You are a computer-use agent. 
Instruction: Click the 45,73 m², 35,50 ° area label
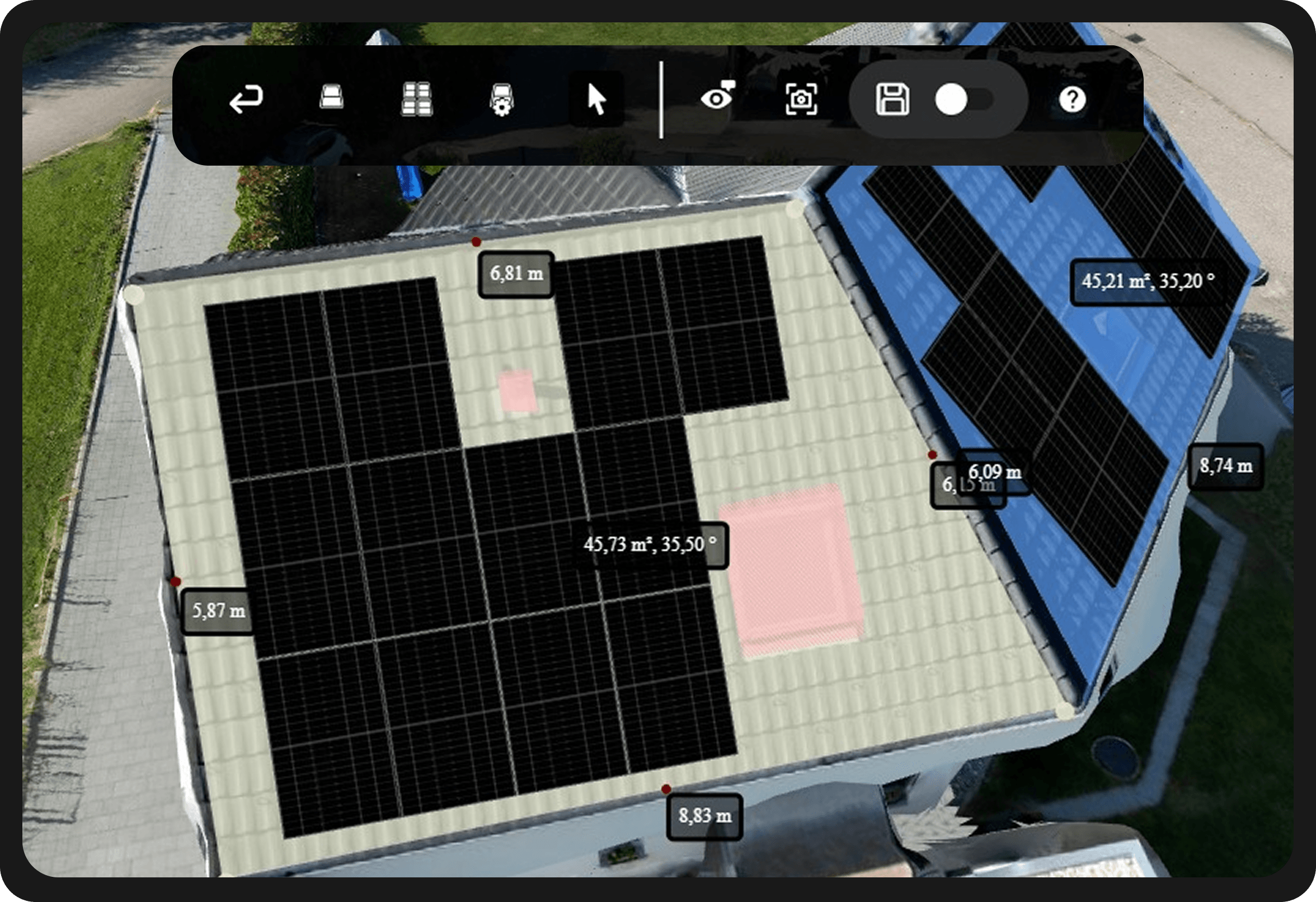coord(652,545)
